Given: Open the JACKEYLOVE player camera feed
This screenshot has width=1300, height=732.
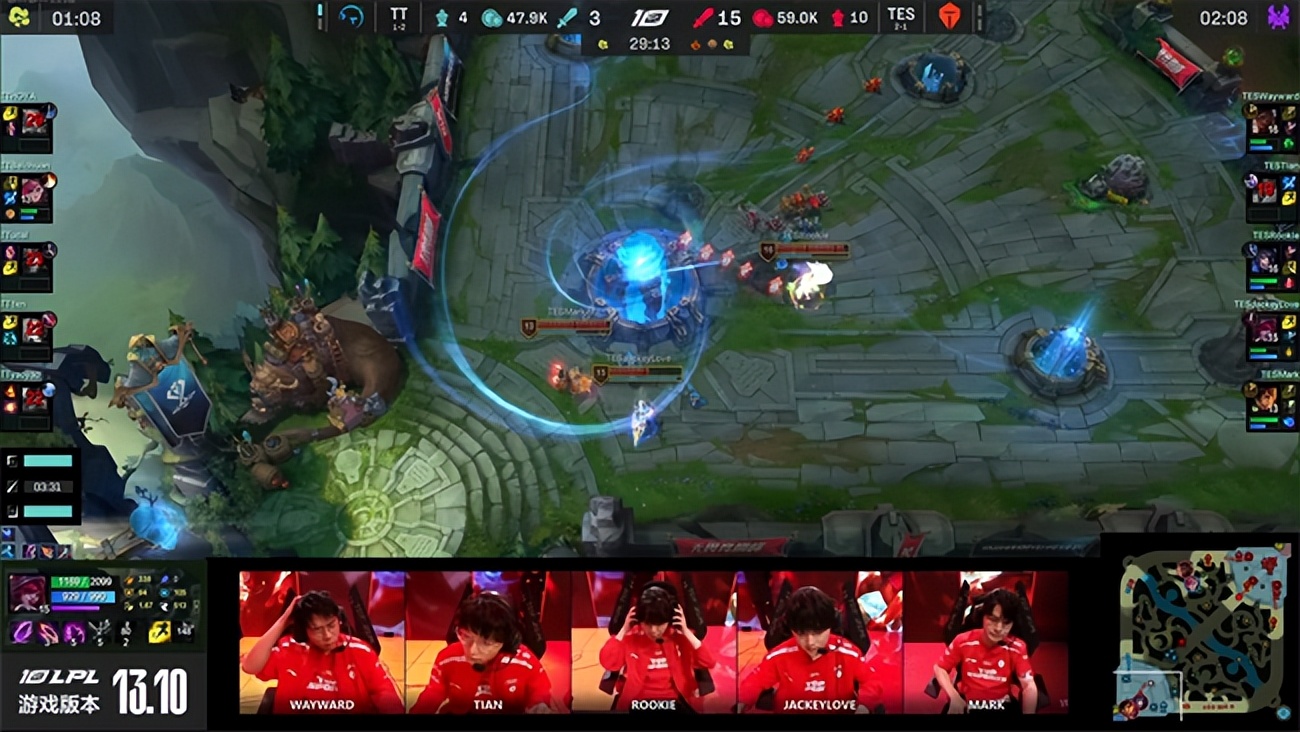Looking at the screenshot, I should [820, 642].
